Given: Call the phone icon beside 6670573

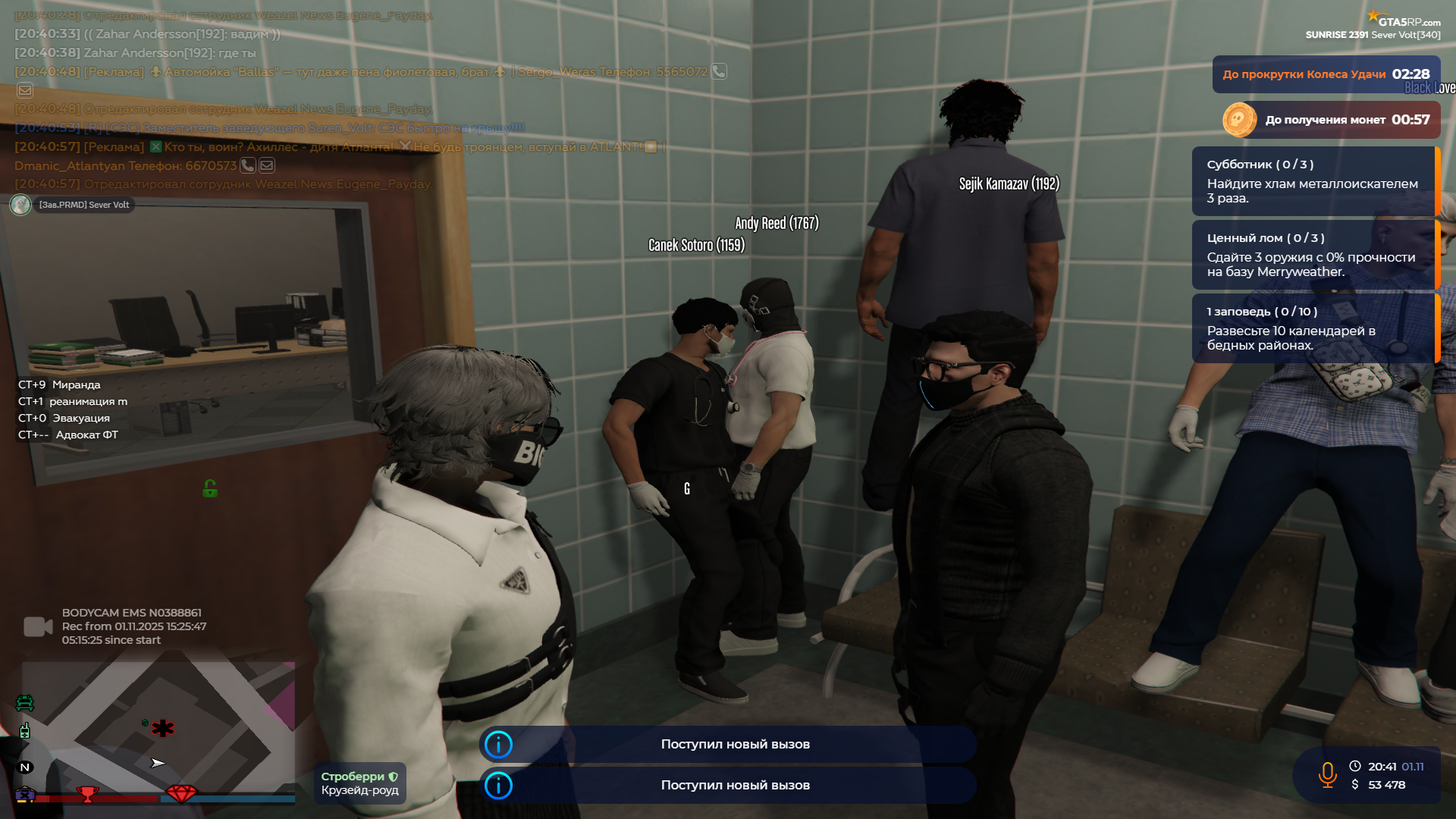Looking at the screenshot, I should 248,165.
